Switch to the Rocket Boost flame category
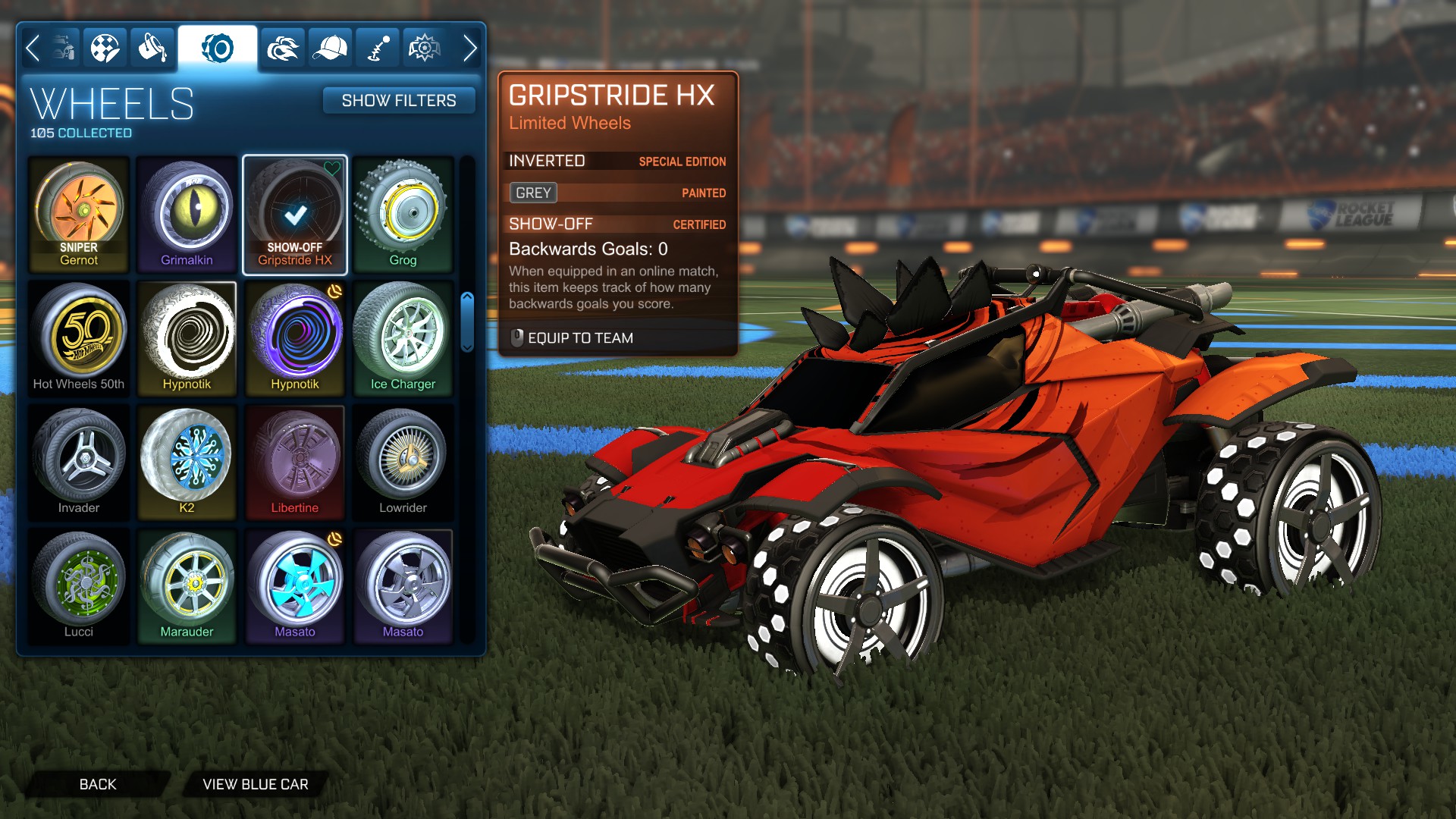This screenshot has width=1456, height=819. [x=281, y=47]
